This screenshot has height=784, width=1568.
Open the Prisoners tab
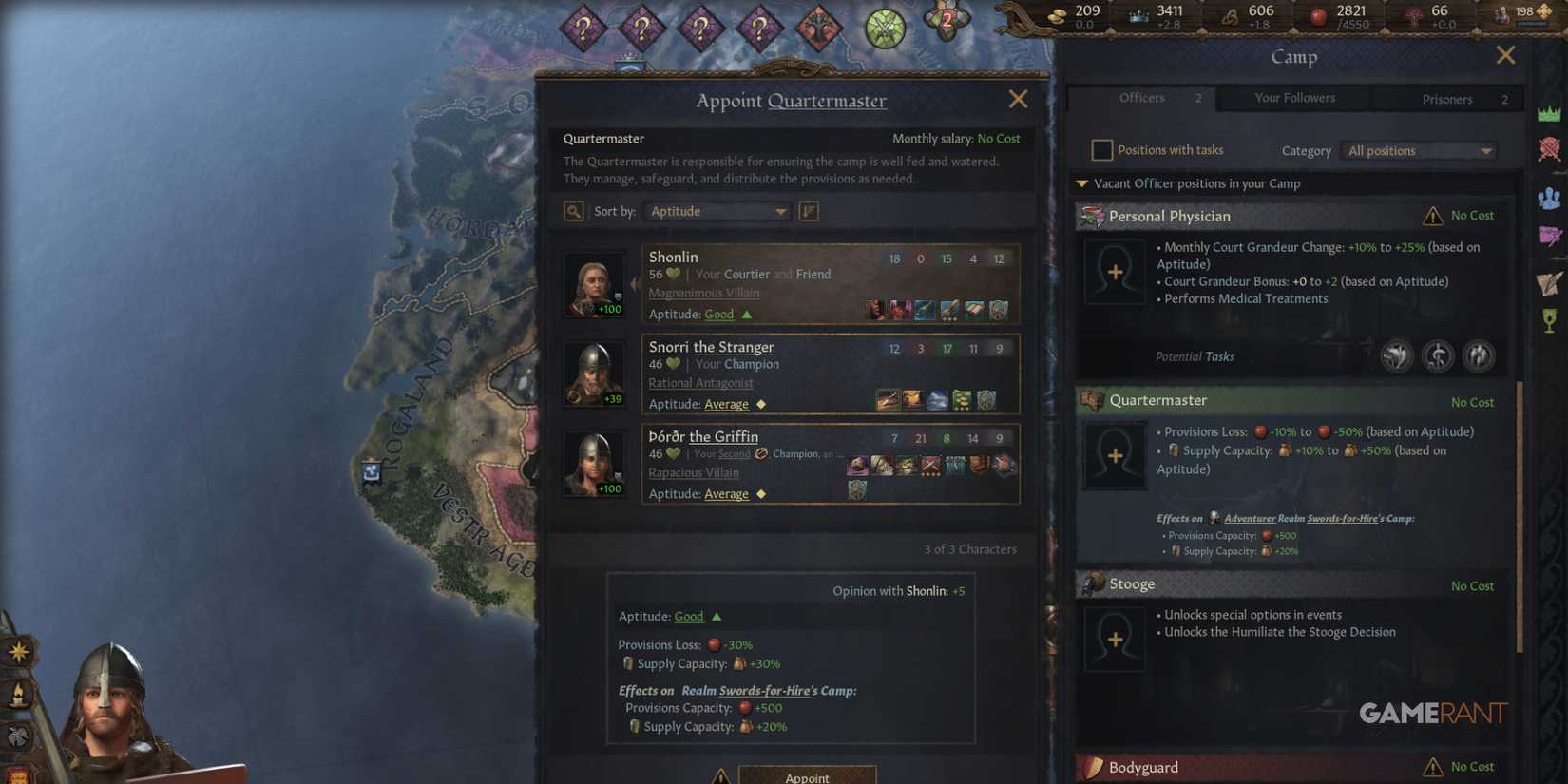1446,99
